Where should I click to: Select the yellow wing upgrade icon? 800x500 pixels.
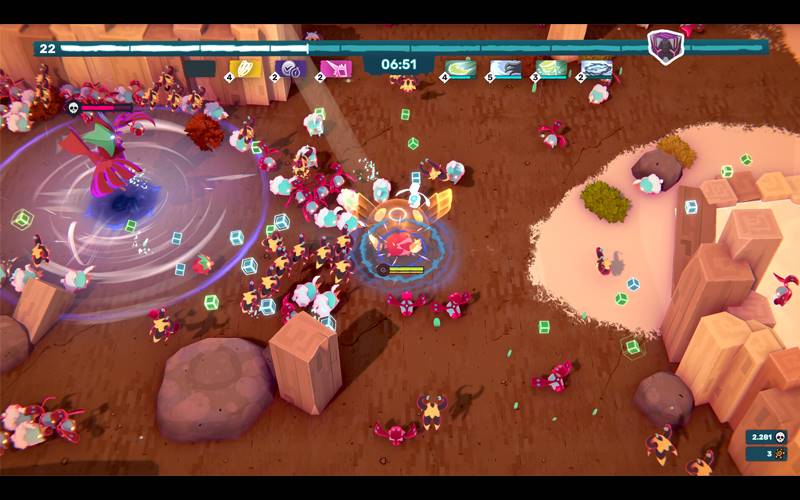(x=247, y=69)
